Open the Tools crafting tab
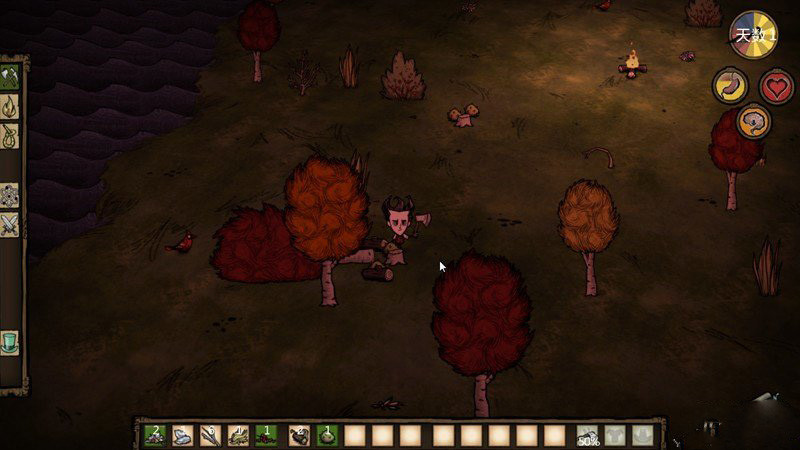This screenshot has height=450, width=800. pyautogui.click(x=11, y=75)
